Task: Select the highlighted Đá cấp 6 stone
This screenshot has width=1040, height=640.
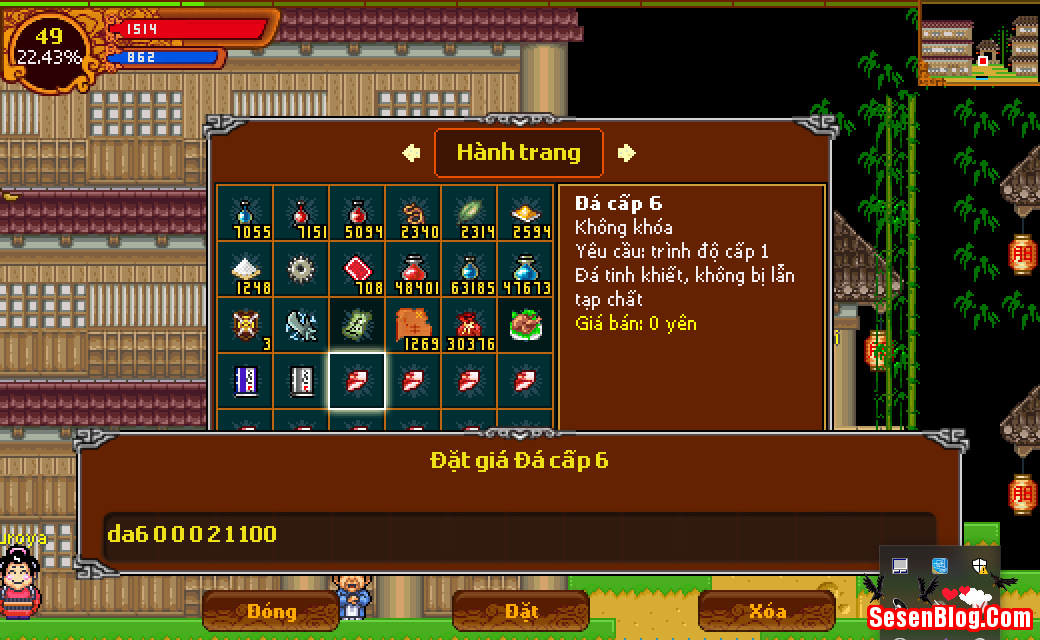Action: [357, 381]
